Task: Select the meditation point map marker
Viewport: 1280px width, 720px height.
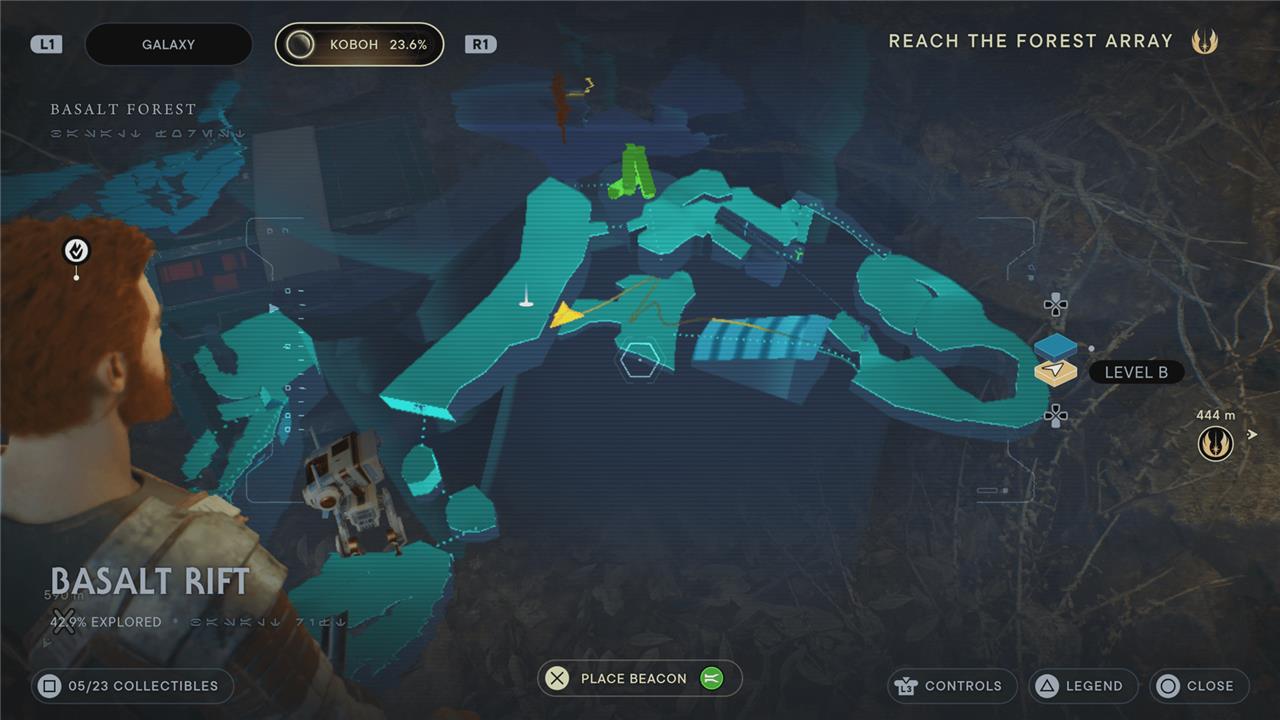Action: point(76,251)
